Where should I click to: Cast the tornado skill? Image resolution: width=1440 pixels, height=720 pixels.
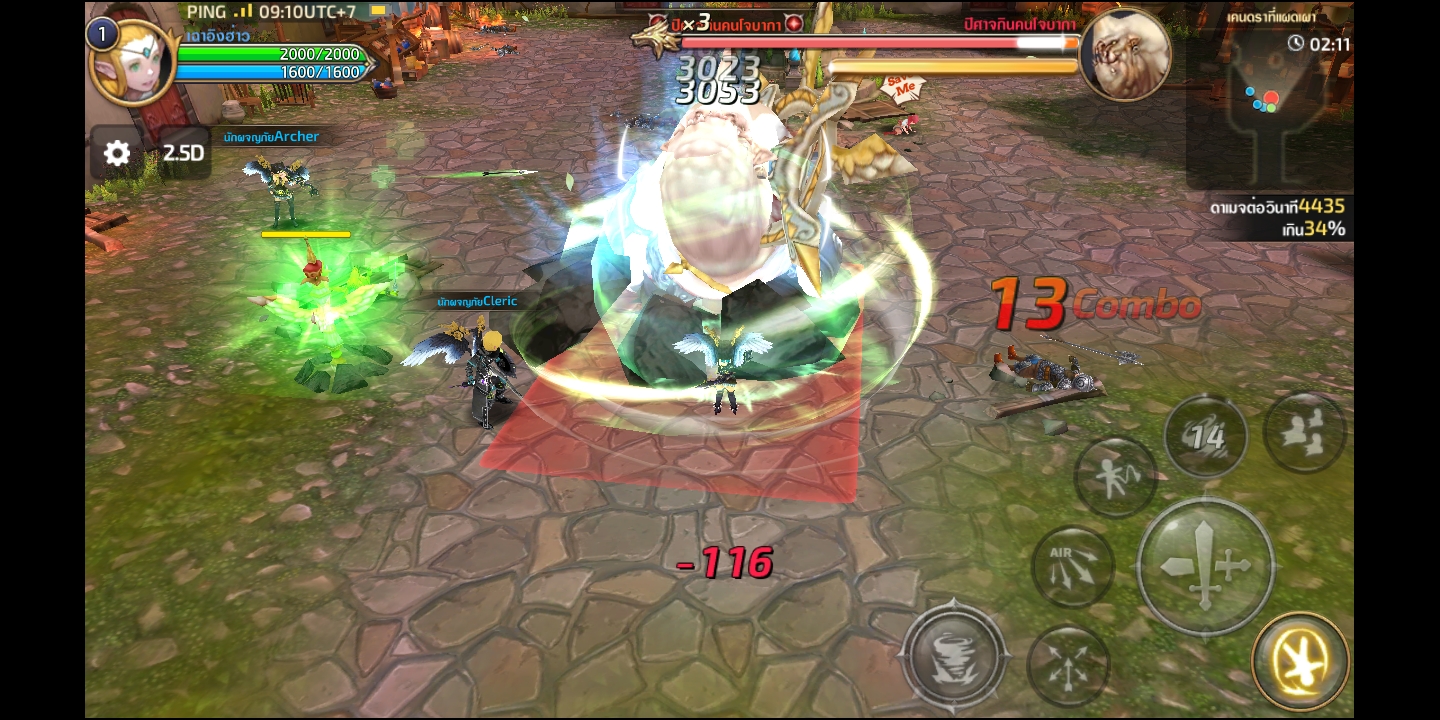954,655
